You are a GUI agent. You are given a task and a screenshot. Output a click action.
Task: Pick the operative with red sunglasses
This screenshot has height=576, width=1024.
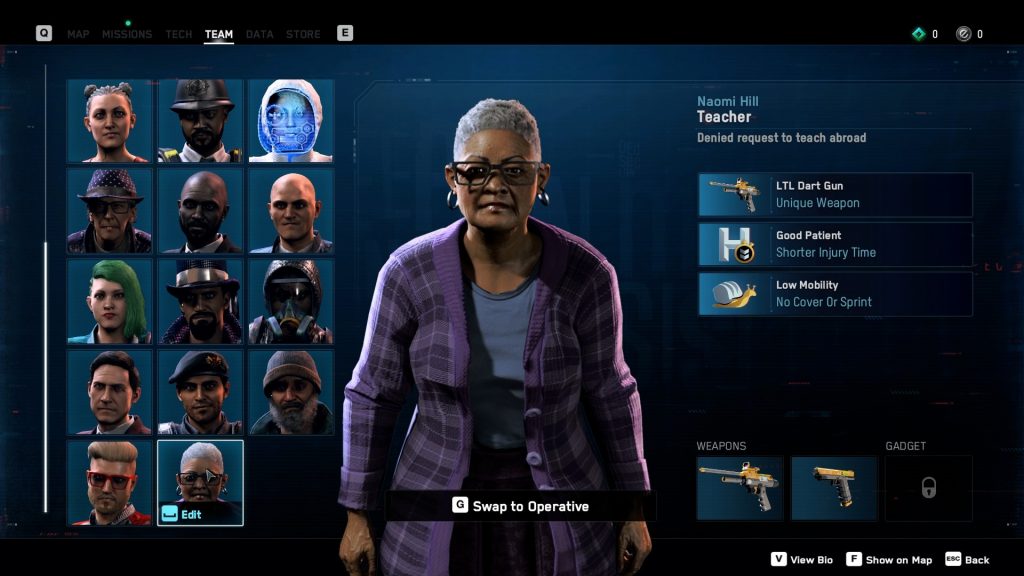(110, 482)
